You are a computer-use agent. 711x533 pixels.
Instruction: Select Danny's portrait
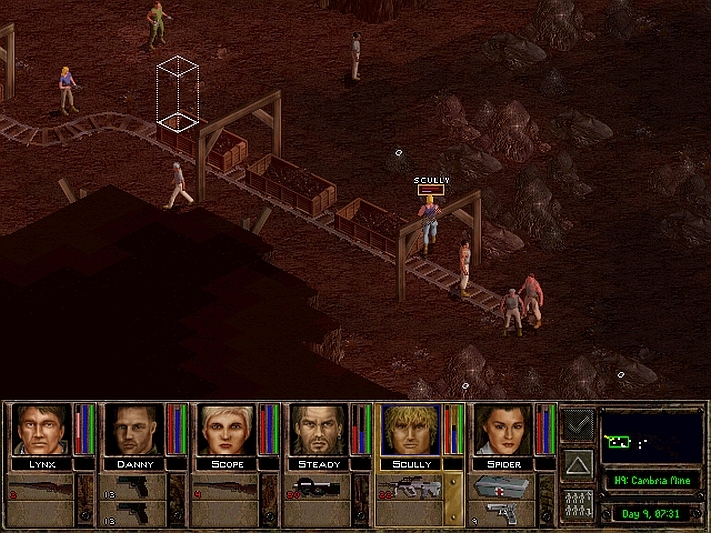click(x=134, y=430)
